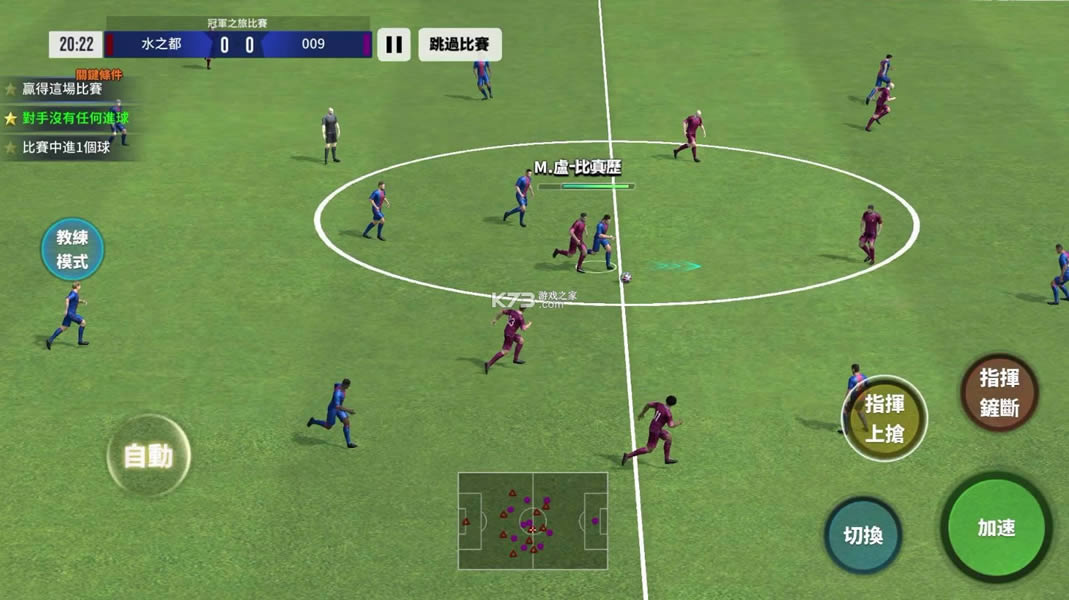This screenshot has width=1069, height=600.
Task: Order a slide tackle with 指揮鏟斷
Action: pyautogui.click(x=999, y=392)
